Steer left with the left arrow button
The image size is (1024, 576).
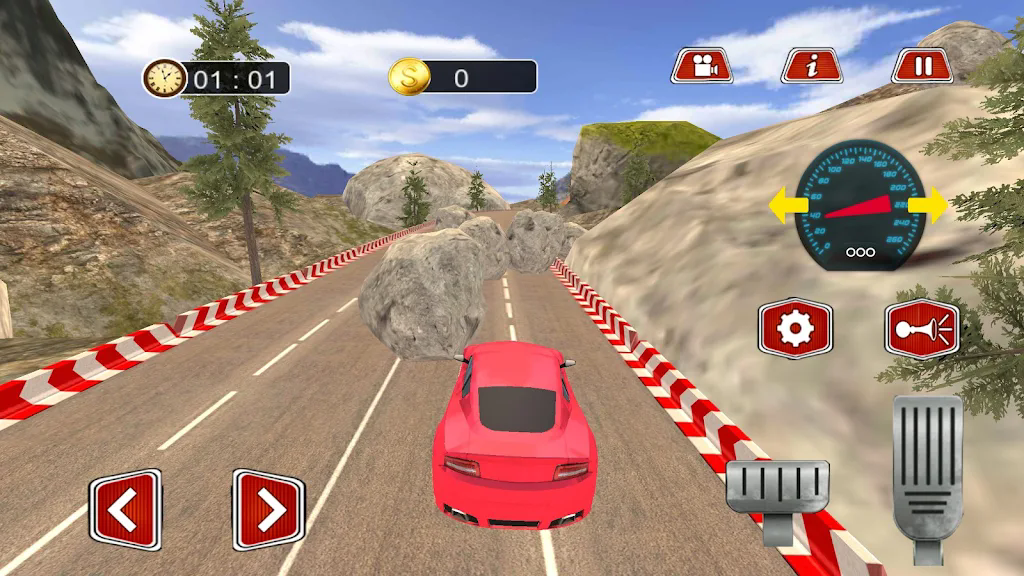(125, 510)
